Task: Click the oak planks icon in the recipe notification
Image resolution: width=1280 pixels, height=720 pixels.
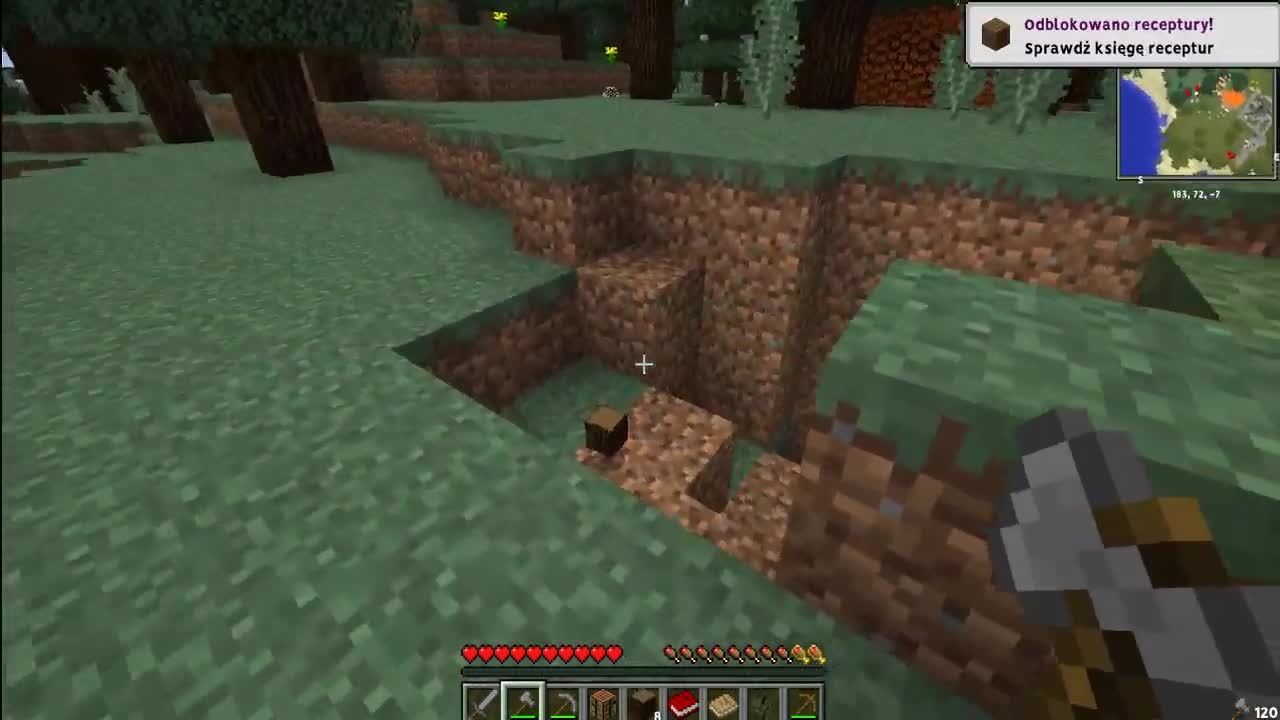Action: [995, 31]
